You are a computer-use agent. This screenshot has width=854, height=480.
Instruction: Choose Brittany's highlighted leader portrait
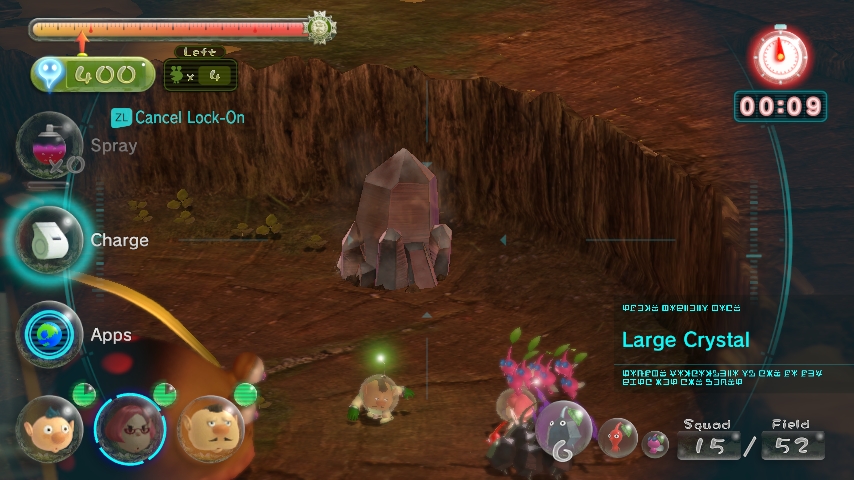tap(129, 428)
